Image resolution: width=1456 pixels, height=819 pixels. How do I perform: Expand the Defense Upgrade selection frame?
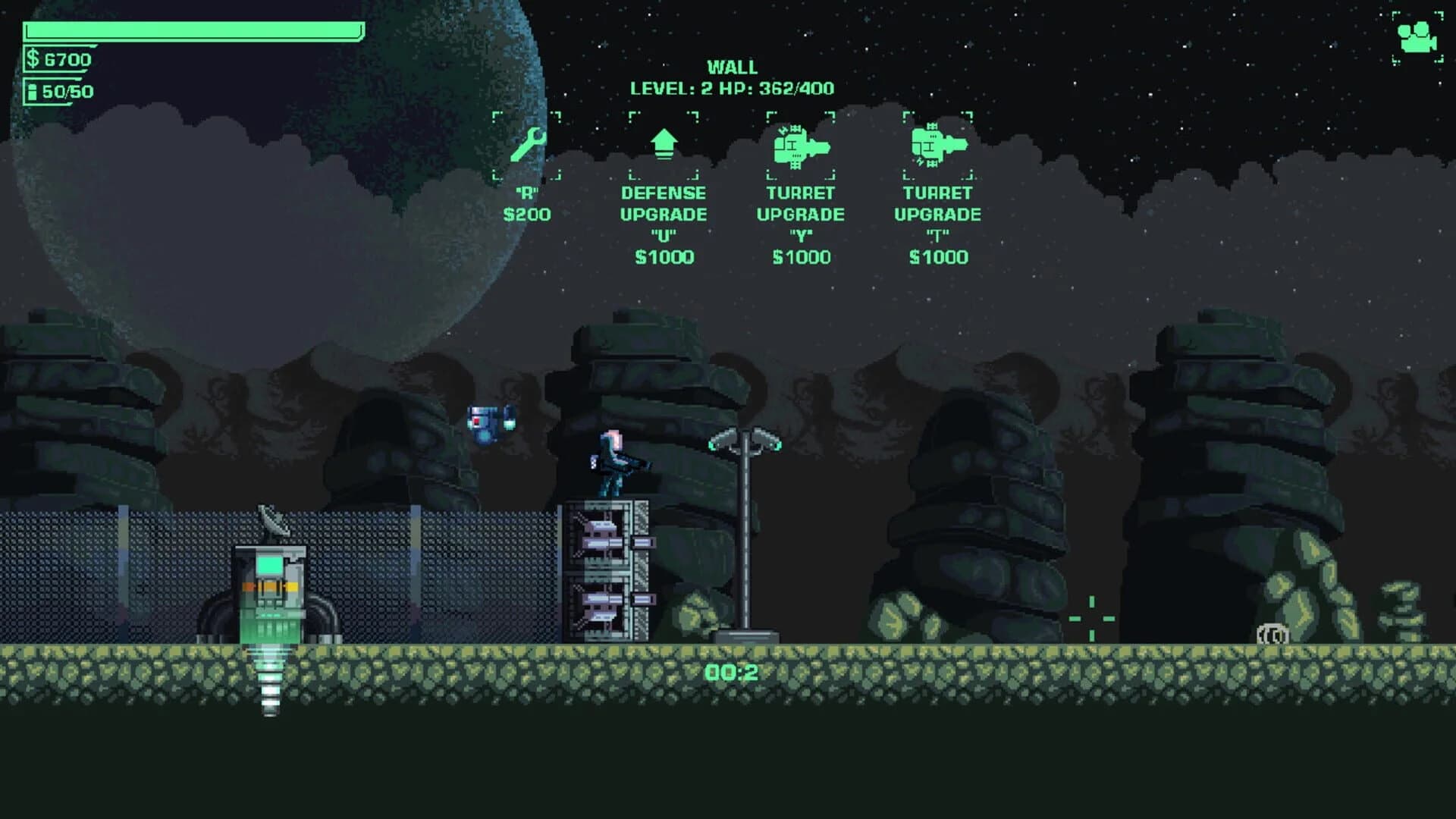(x=664, y=144)
